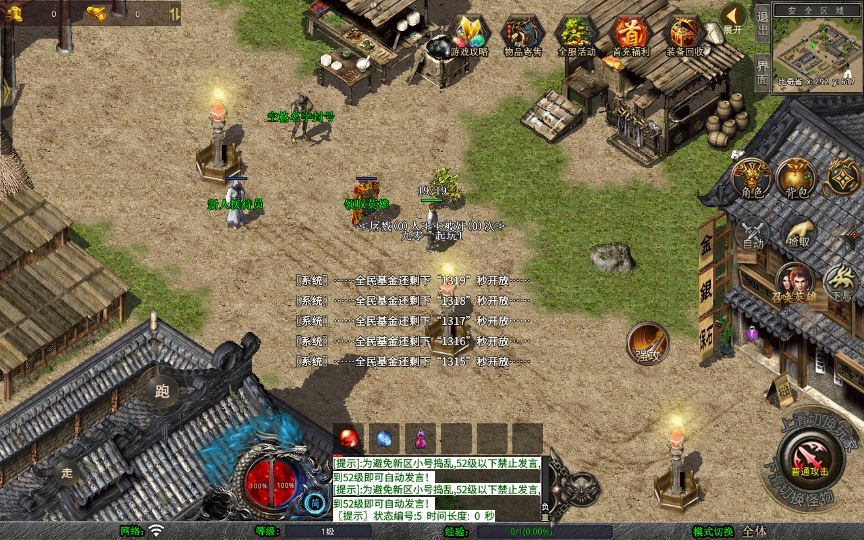The width and height of the screenshot is (864, 540).
Task: Open the 游戏攻略 game guide icon
Action: pyautogui.click(x=469, y=36)
